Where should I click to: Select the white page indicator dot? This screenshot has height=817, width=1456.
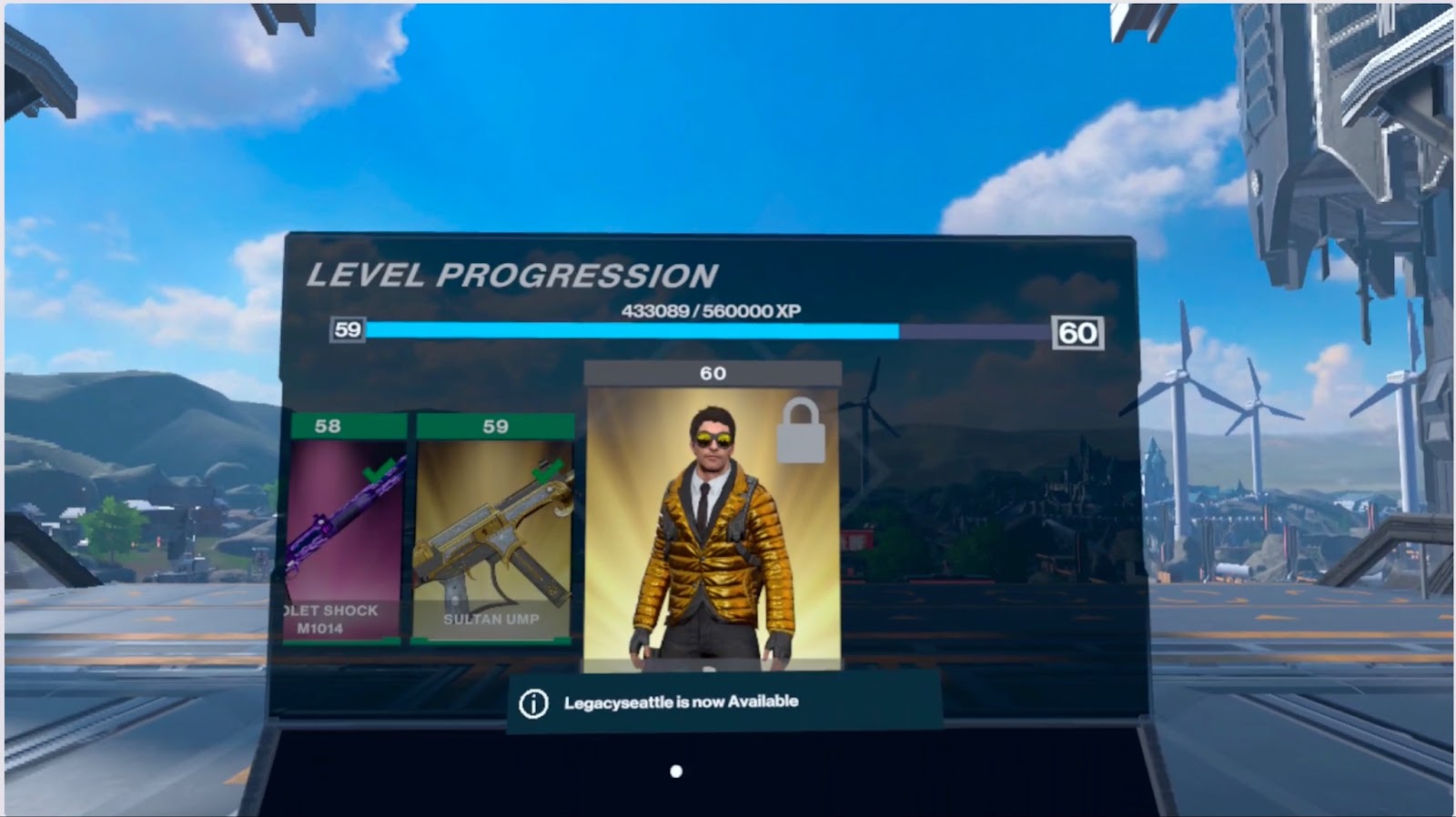[676, 772]
